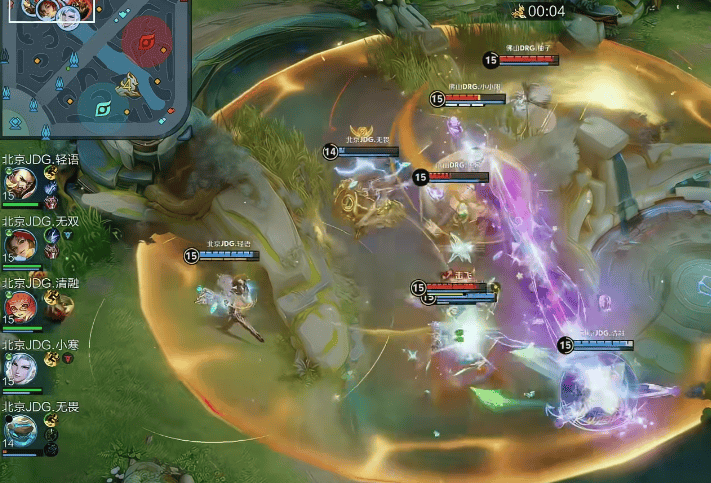This screenshot has height=483, width=711.
Task: Select player 北京JDG.无双 portrait
Action: click(x=21, y=244)
